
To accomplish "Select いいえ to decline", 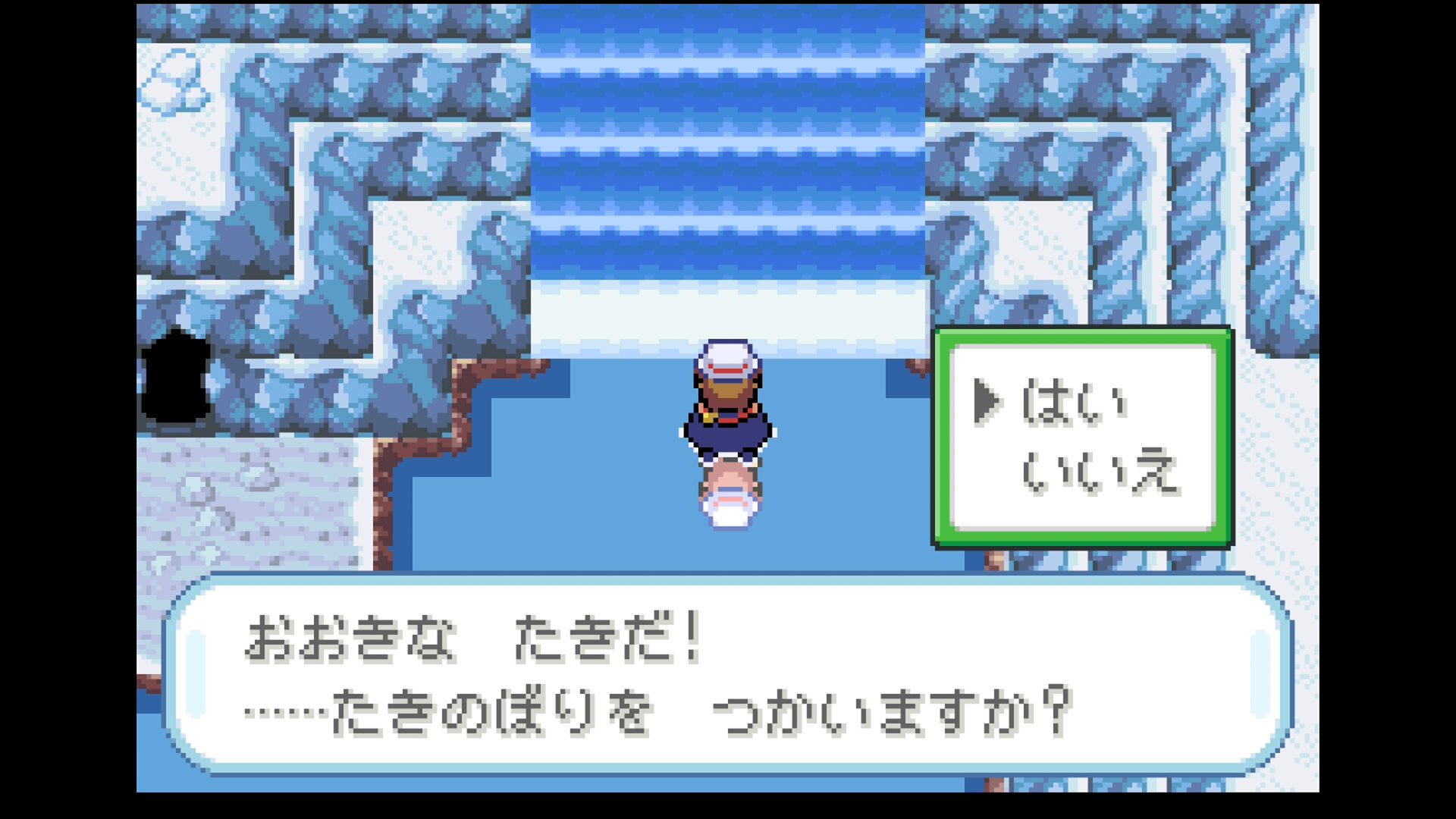I will (x=1098, y=472).
